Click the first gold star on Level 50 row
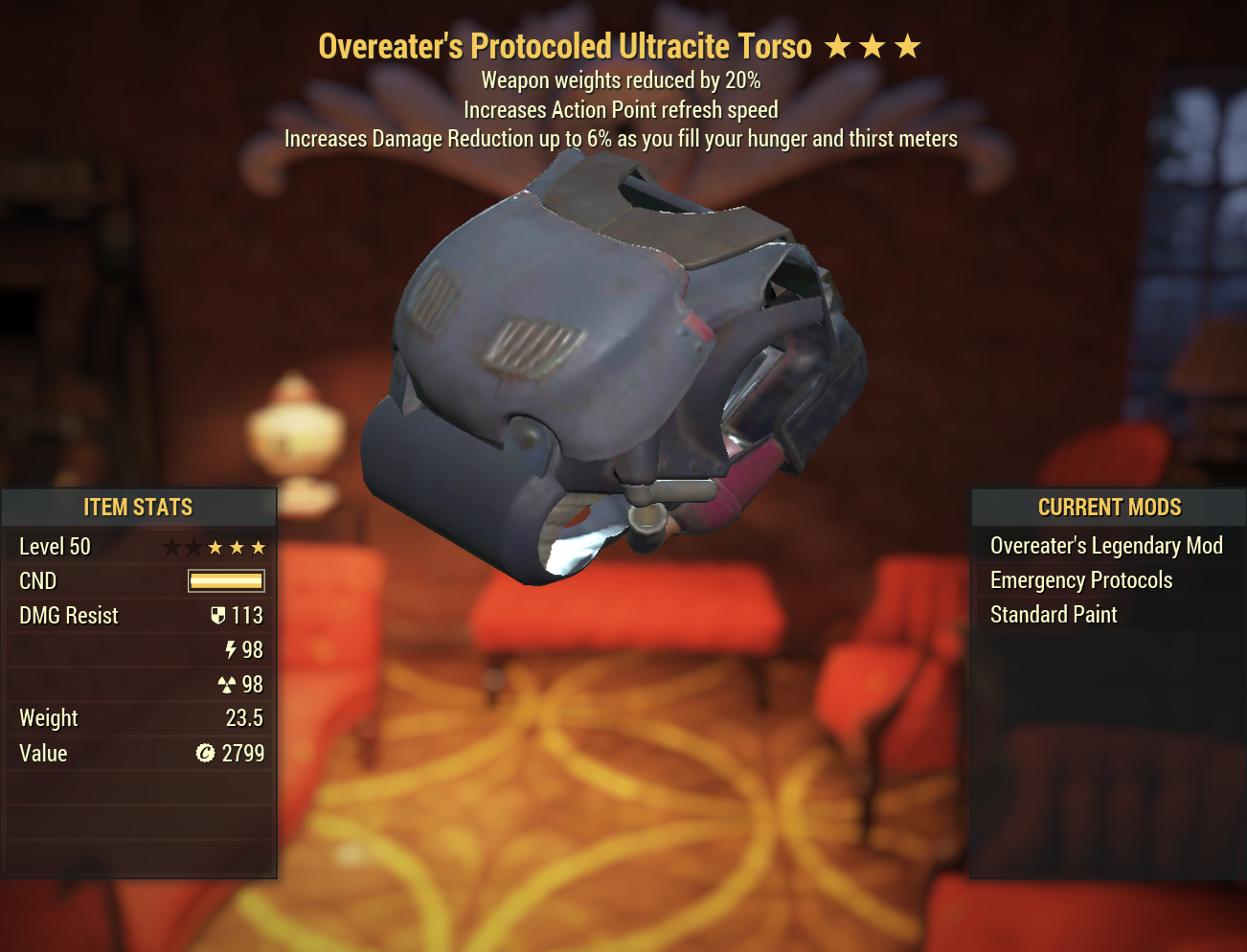 (215, 547)
